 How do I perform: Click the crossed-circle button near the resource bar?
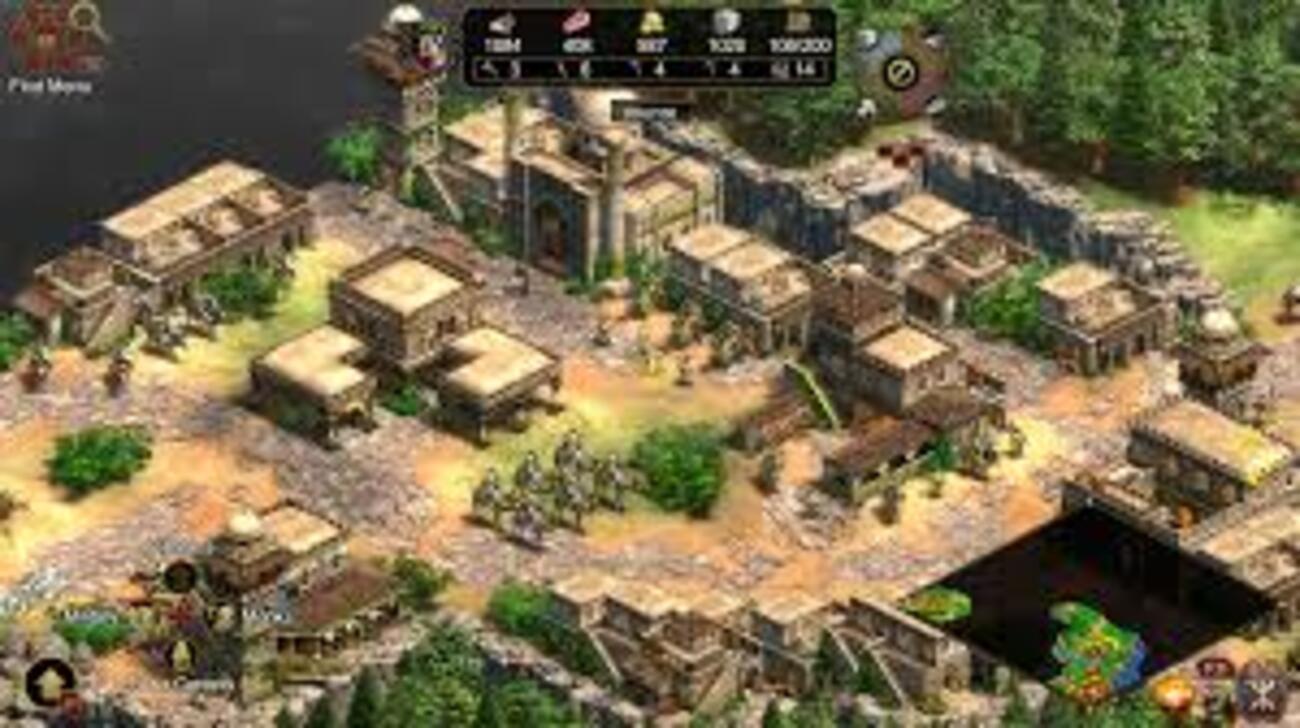point(900,72)
